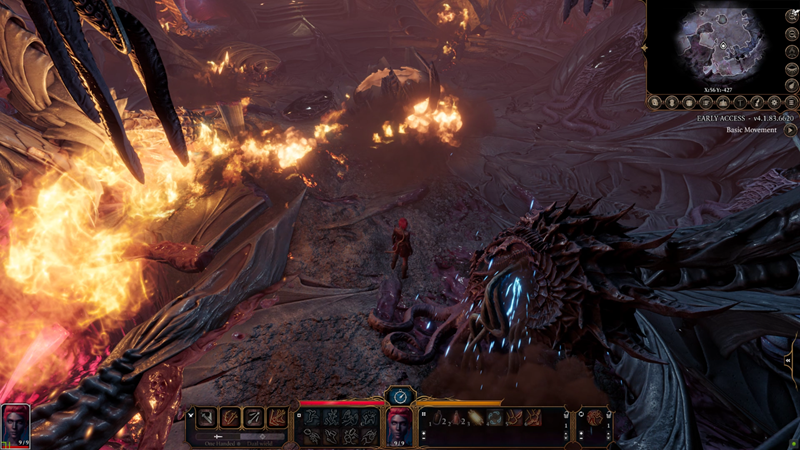Click the circular minimap
This screenshot has height=450, width=800.
pos(721,45)
